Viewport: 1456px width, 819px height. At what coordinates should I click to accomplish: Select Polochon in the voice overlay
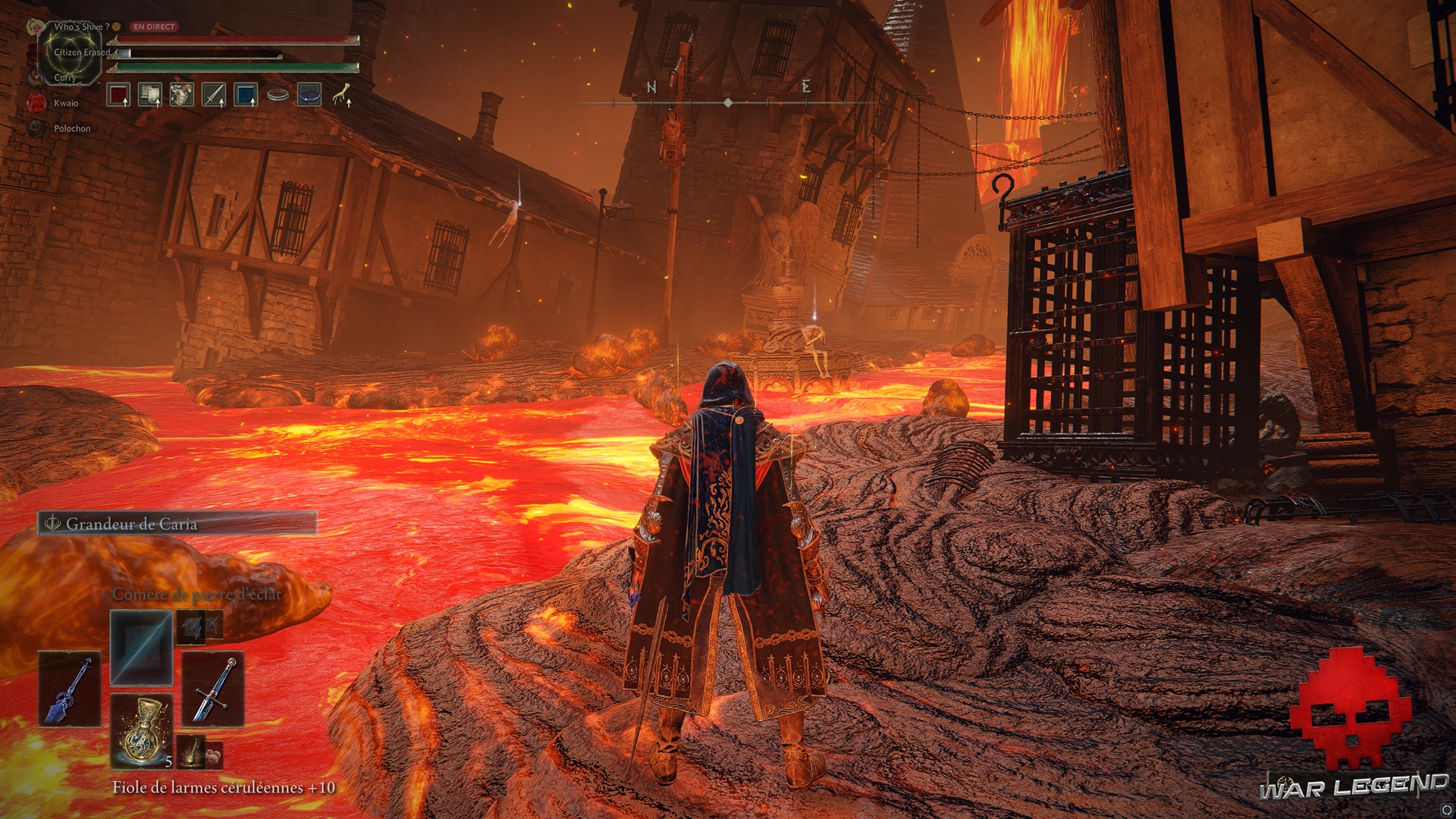coord(71,129)
